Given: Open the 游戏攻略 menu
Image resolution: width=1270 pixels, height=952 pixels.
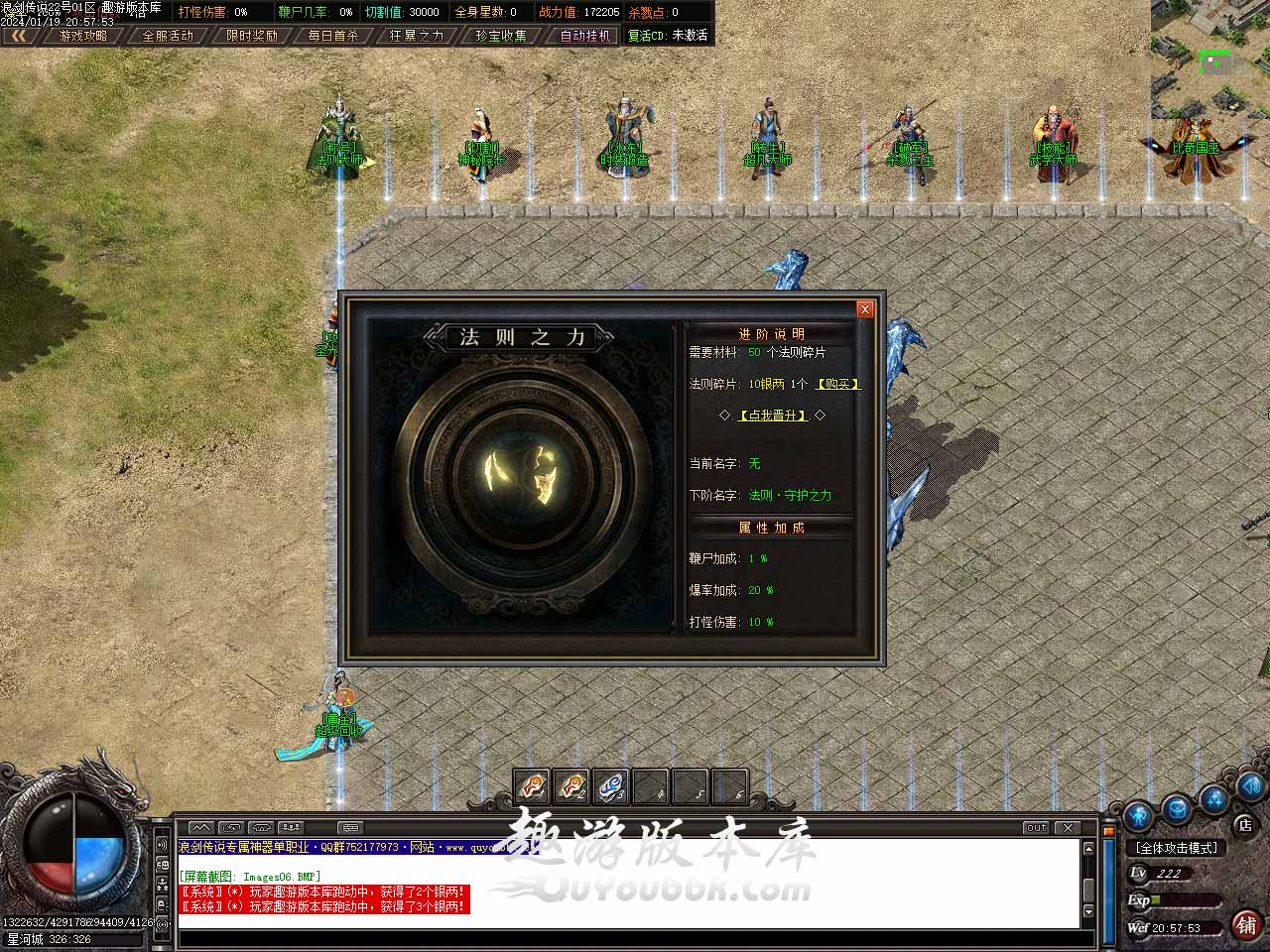Looking at the screenshot, I should coord(82,36).
